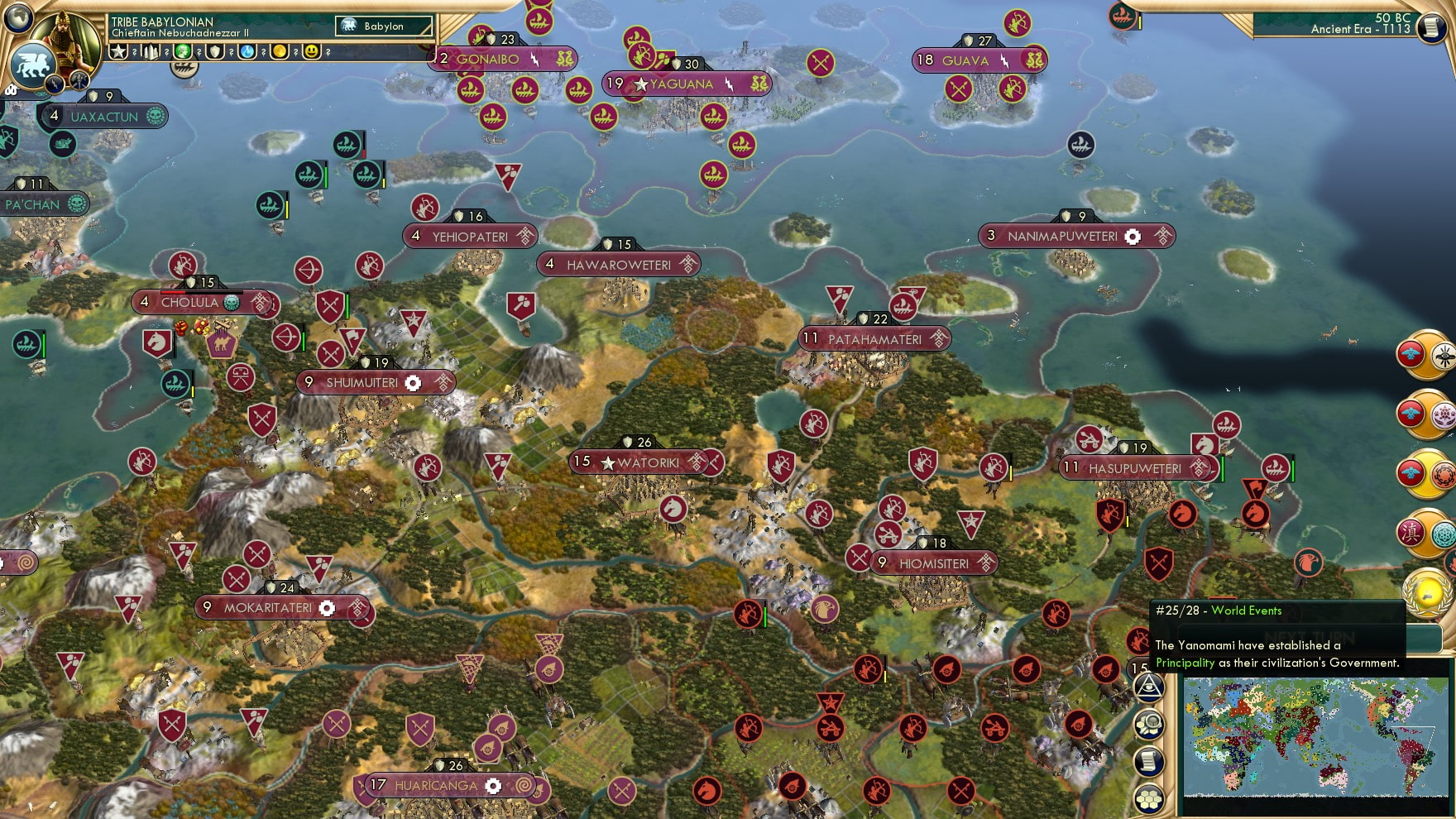Click the all-seeing eye strategic view icon
1456x819 pixels.
[x=1149, y=687]
